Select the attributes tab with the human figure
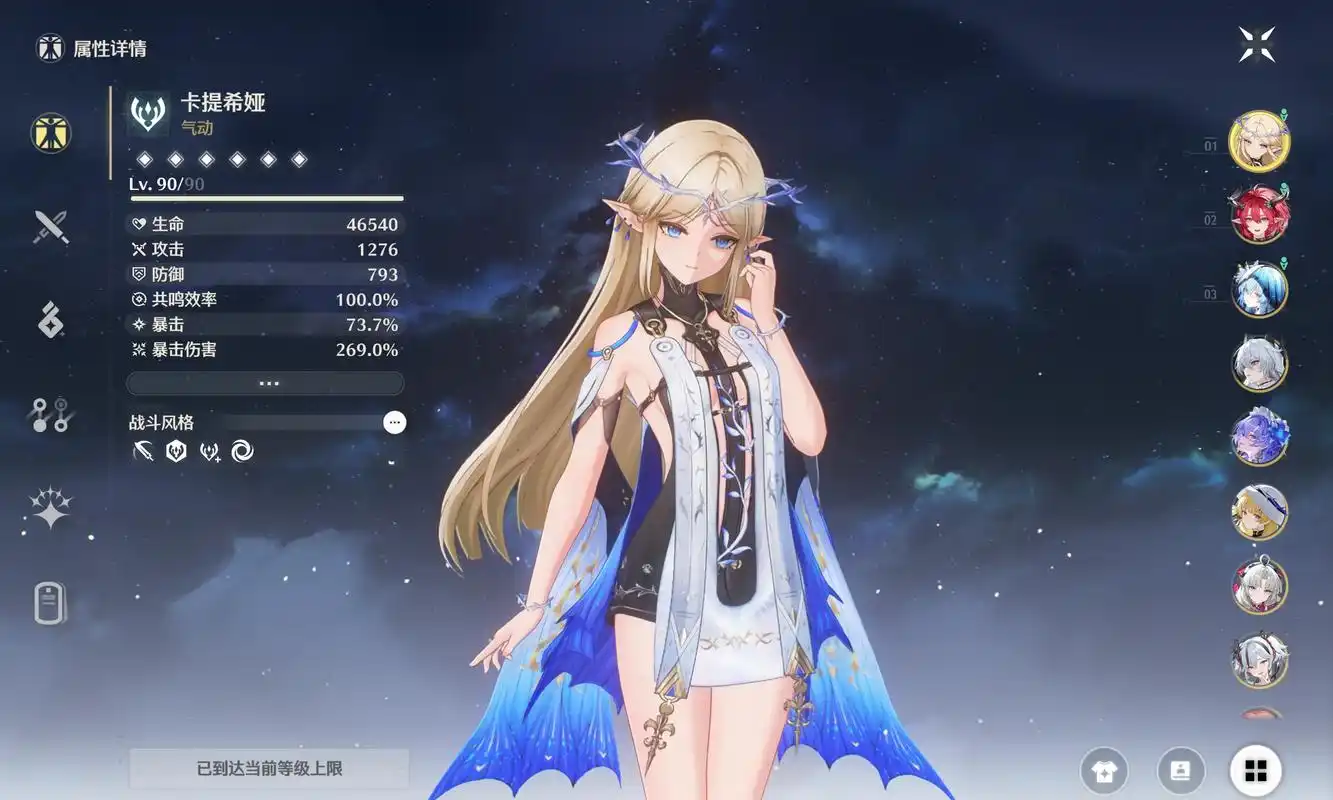1333x800 pixels. click(x=50, y=132)
